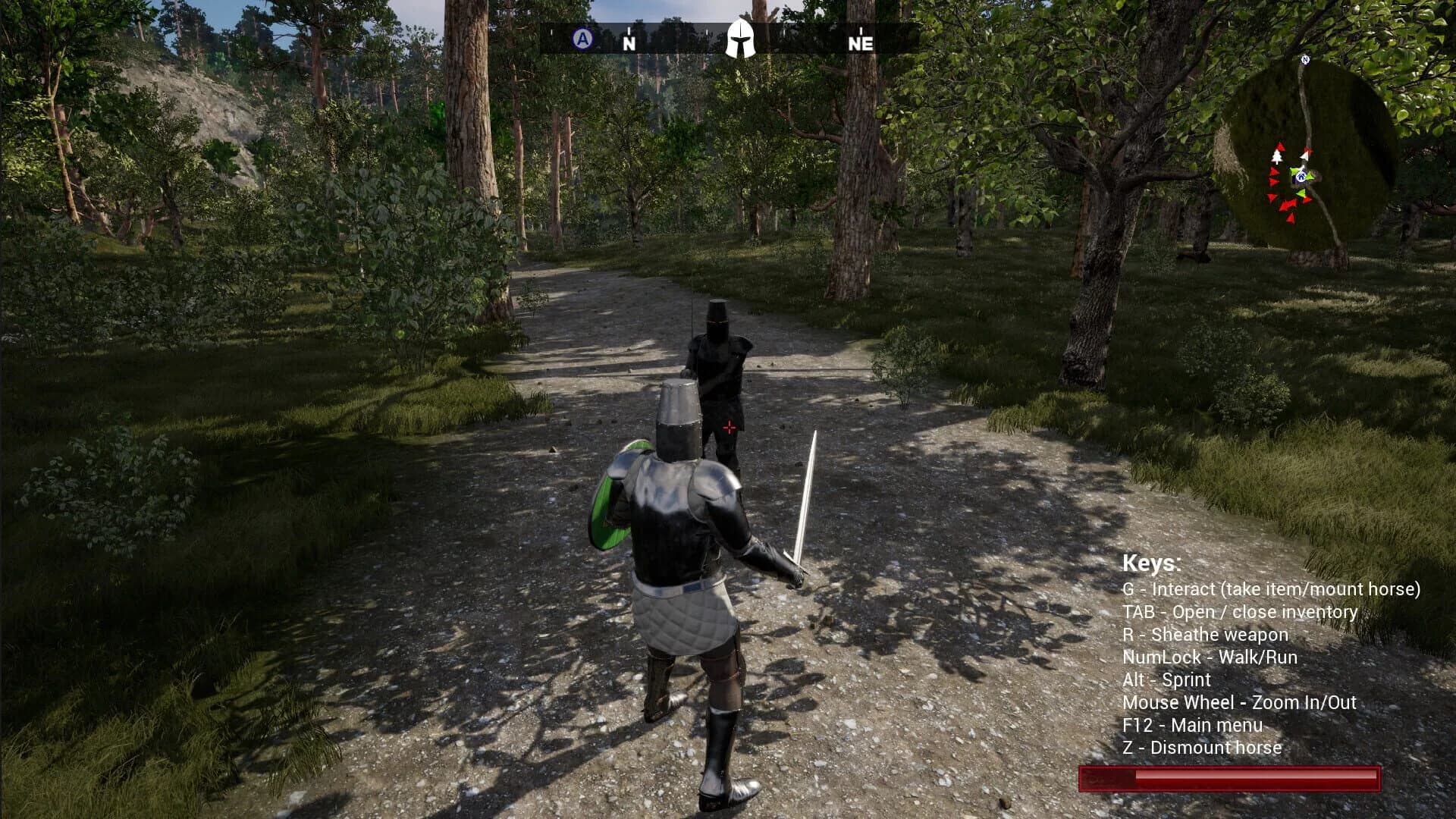The height and width of the screenshot is (819, 1456).
Task: Select the blue 'A' marker on the compass
Action: click(581, 36)
